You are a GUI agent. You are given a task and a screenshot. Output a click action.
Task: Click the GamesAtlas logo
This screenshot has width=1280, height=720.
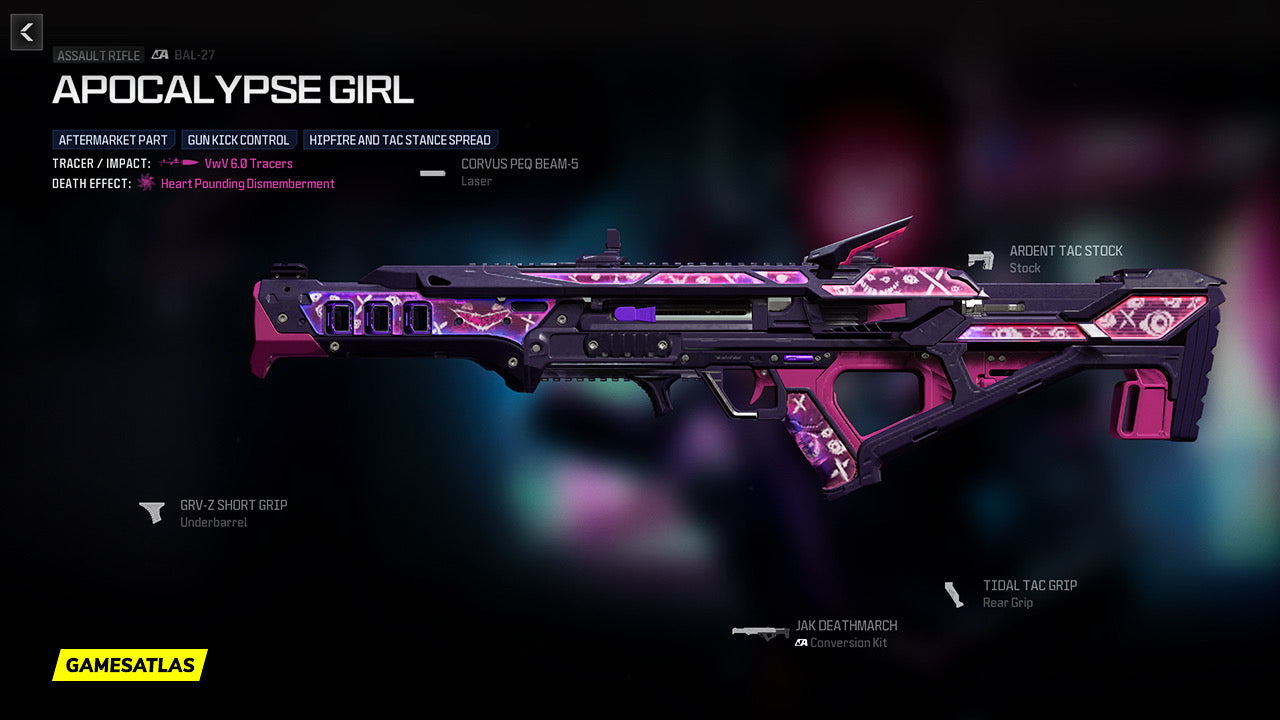click(x=130, y=665)
